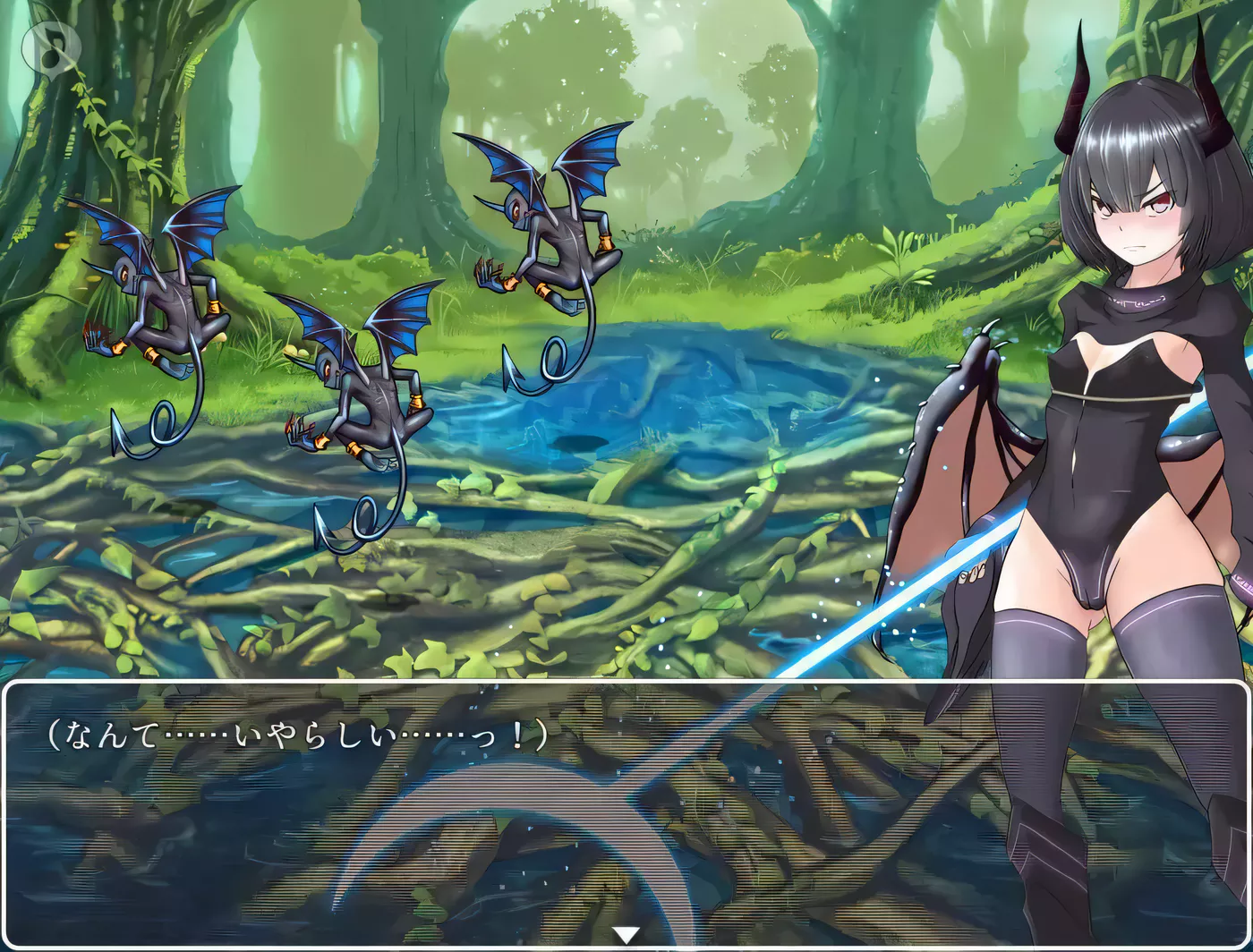
Task: Click the dialogue text なんて……いやらしい
Action: tap(295, 736)
